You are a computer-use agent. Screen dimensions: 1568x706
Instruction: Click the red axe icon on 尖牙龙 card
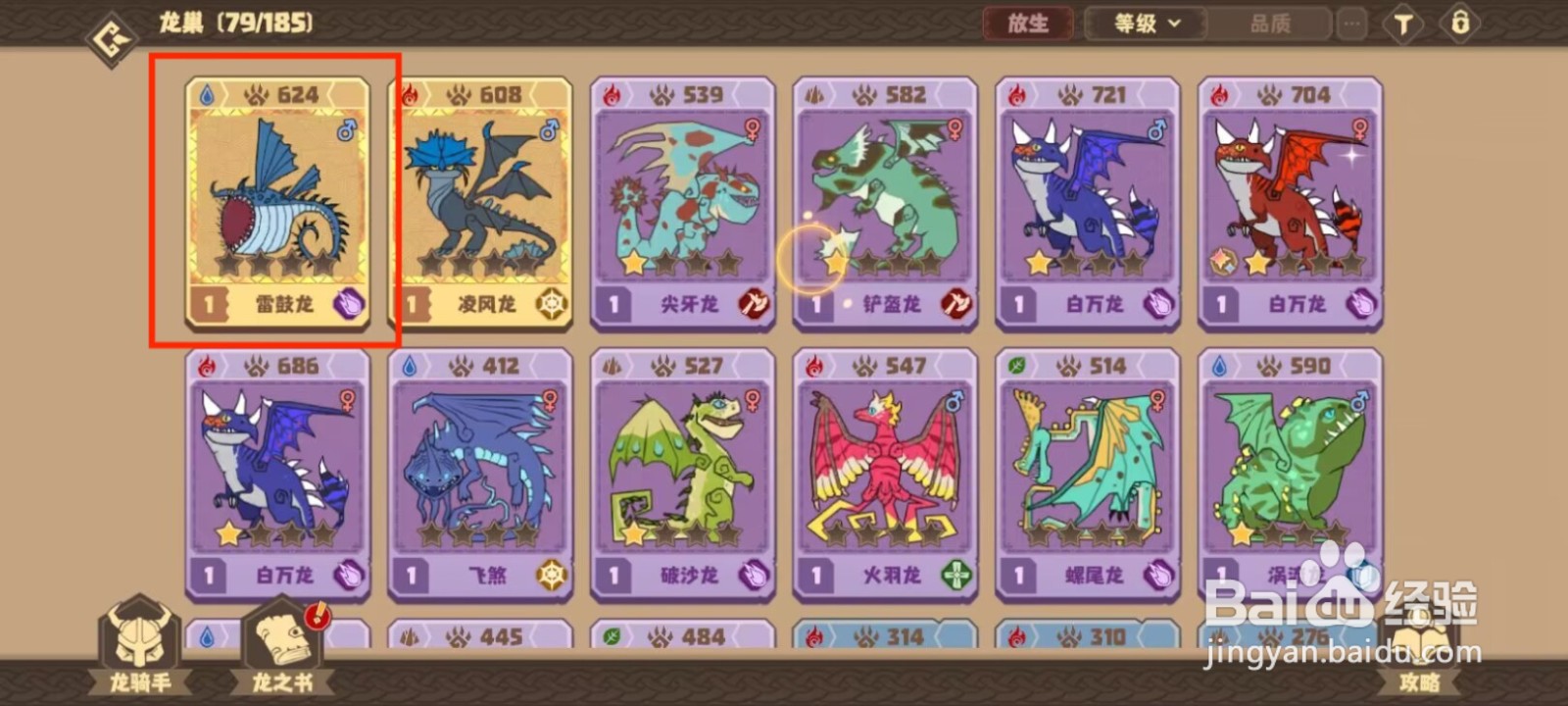click(x=753, y=304)
